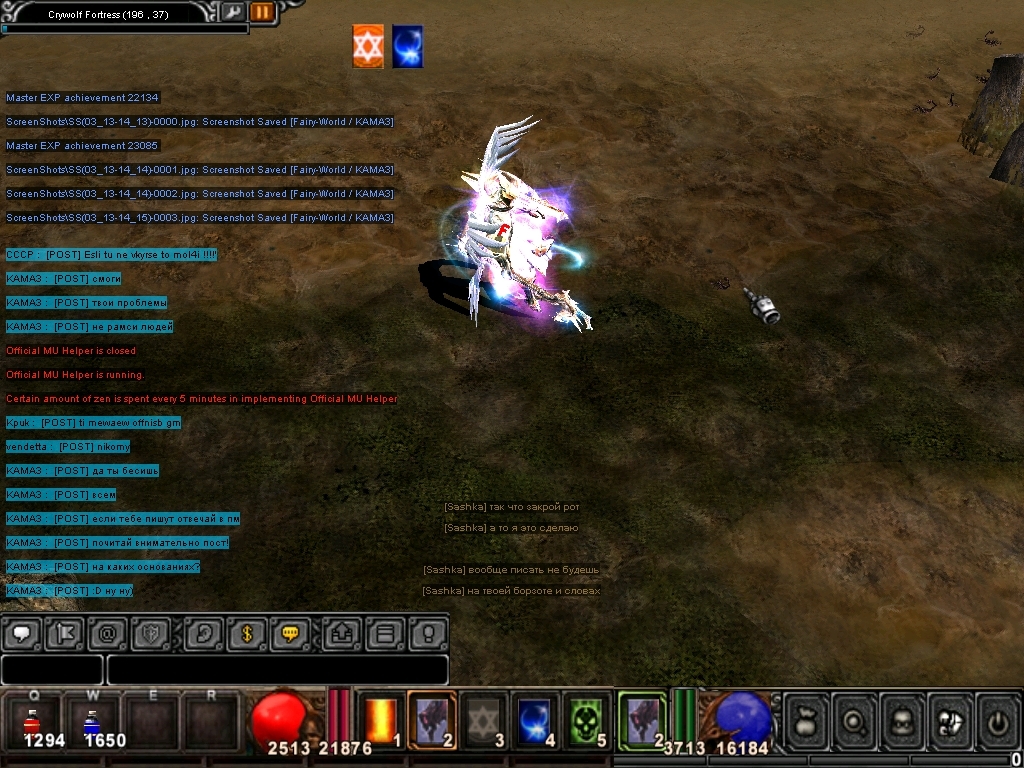Open MU Helper settings with the wrench button
The height and width of the screenshot is (768, 1024).
tap(232, 12)
